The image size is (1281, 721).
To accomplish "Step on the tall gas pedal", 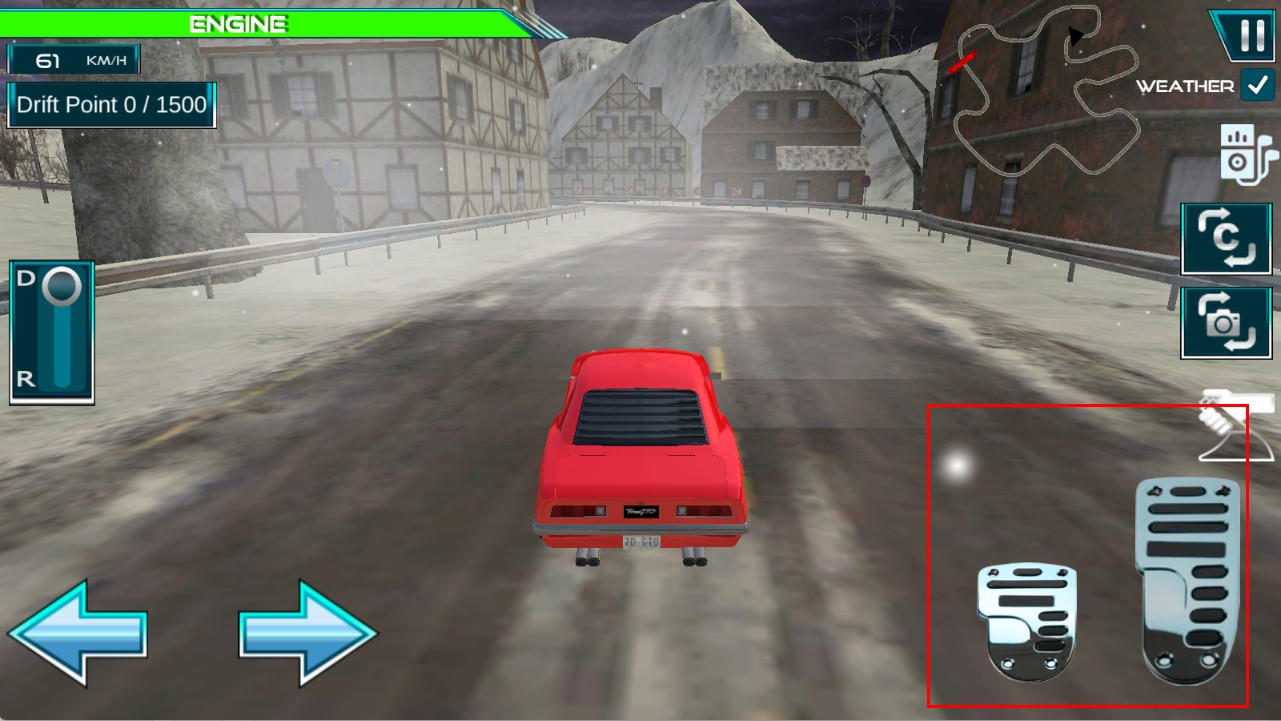I will point(1186,580).
